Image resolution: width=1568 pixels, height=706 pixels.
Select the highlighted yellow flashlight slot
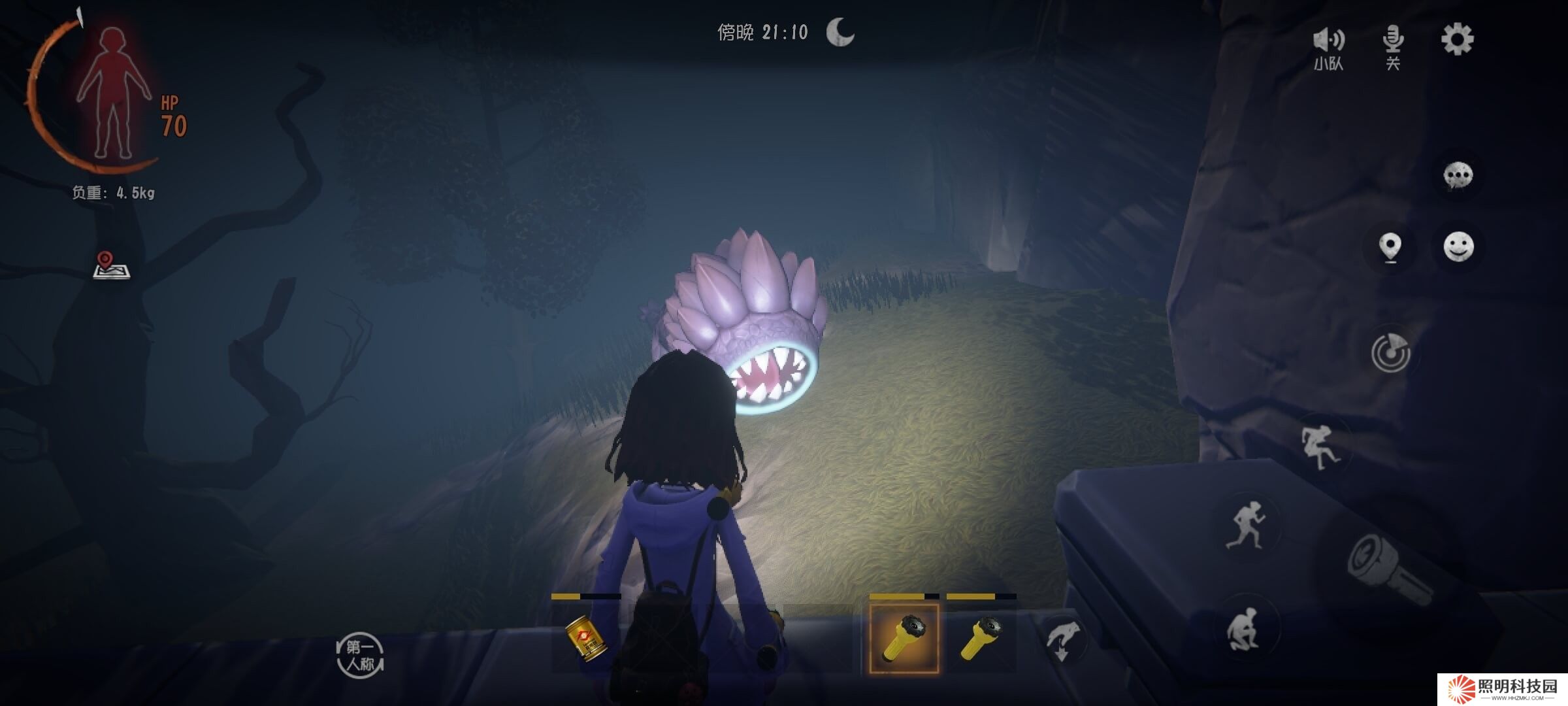[x=904, y=639]
